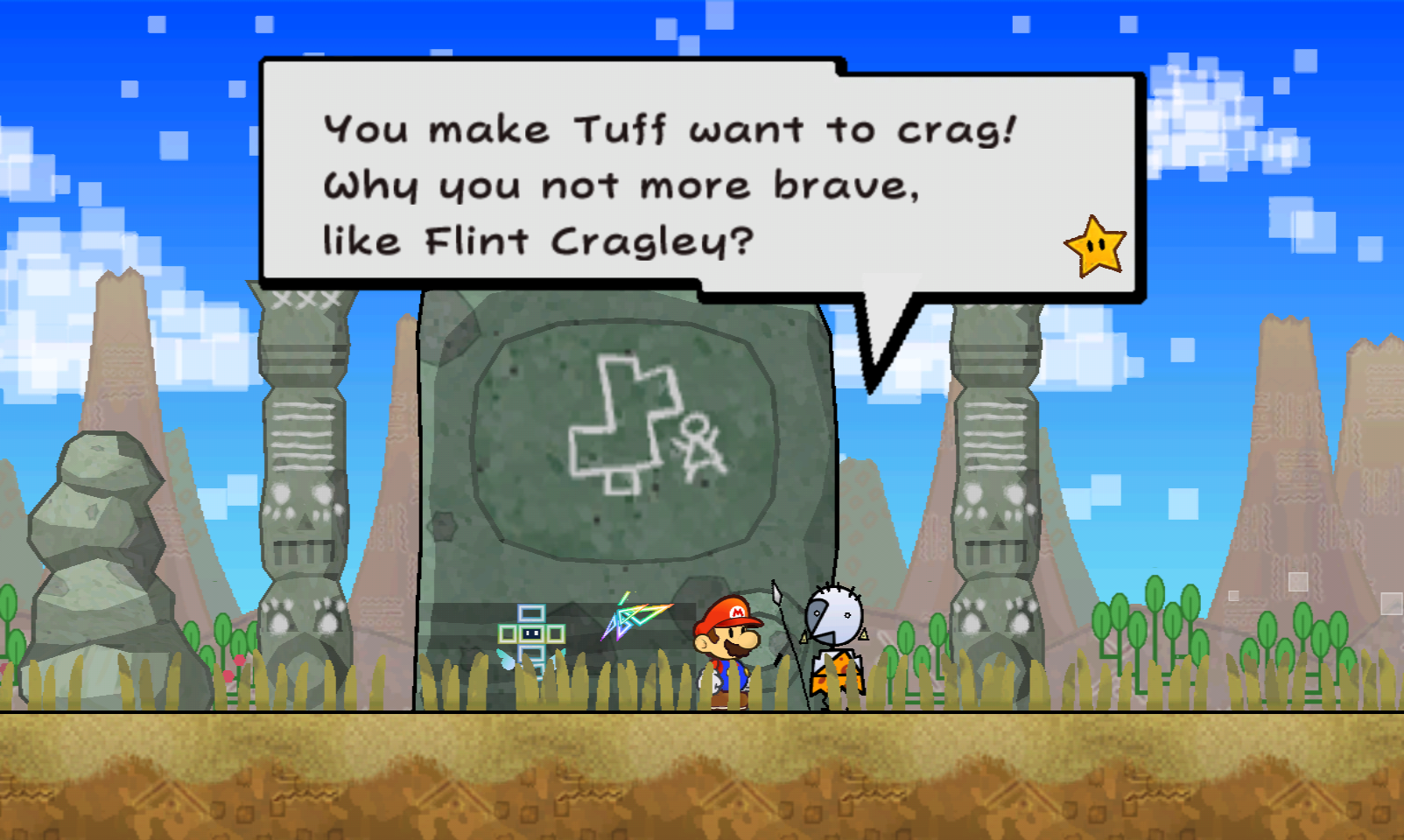Click the star icon to continue dialogue
The width and height of the screenshot is (1404, 840).
pyautogui.click(x=1095, y=247)
